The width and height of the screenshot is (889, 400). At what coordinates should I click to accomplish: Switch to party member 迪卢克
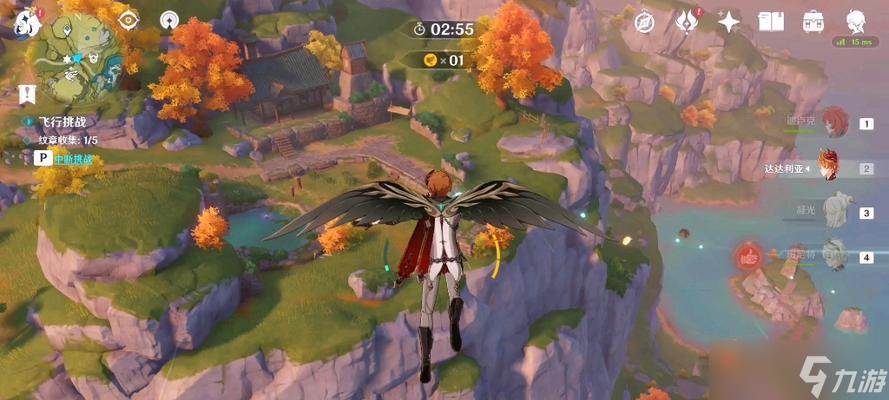coord(833,124)
